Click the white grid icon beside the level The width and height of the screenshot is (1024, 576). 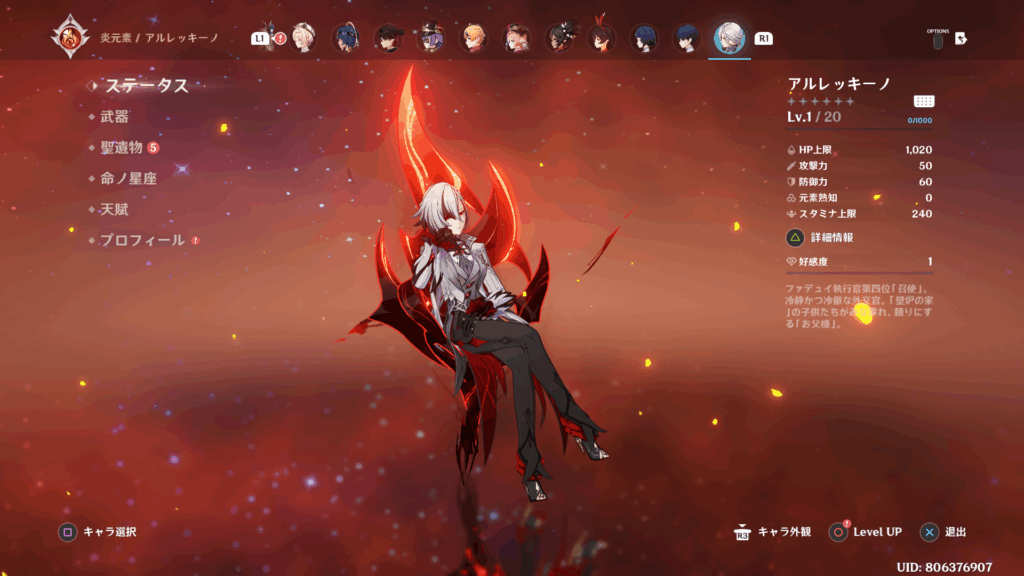click(924, 101)
